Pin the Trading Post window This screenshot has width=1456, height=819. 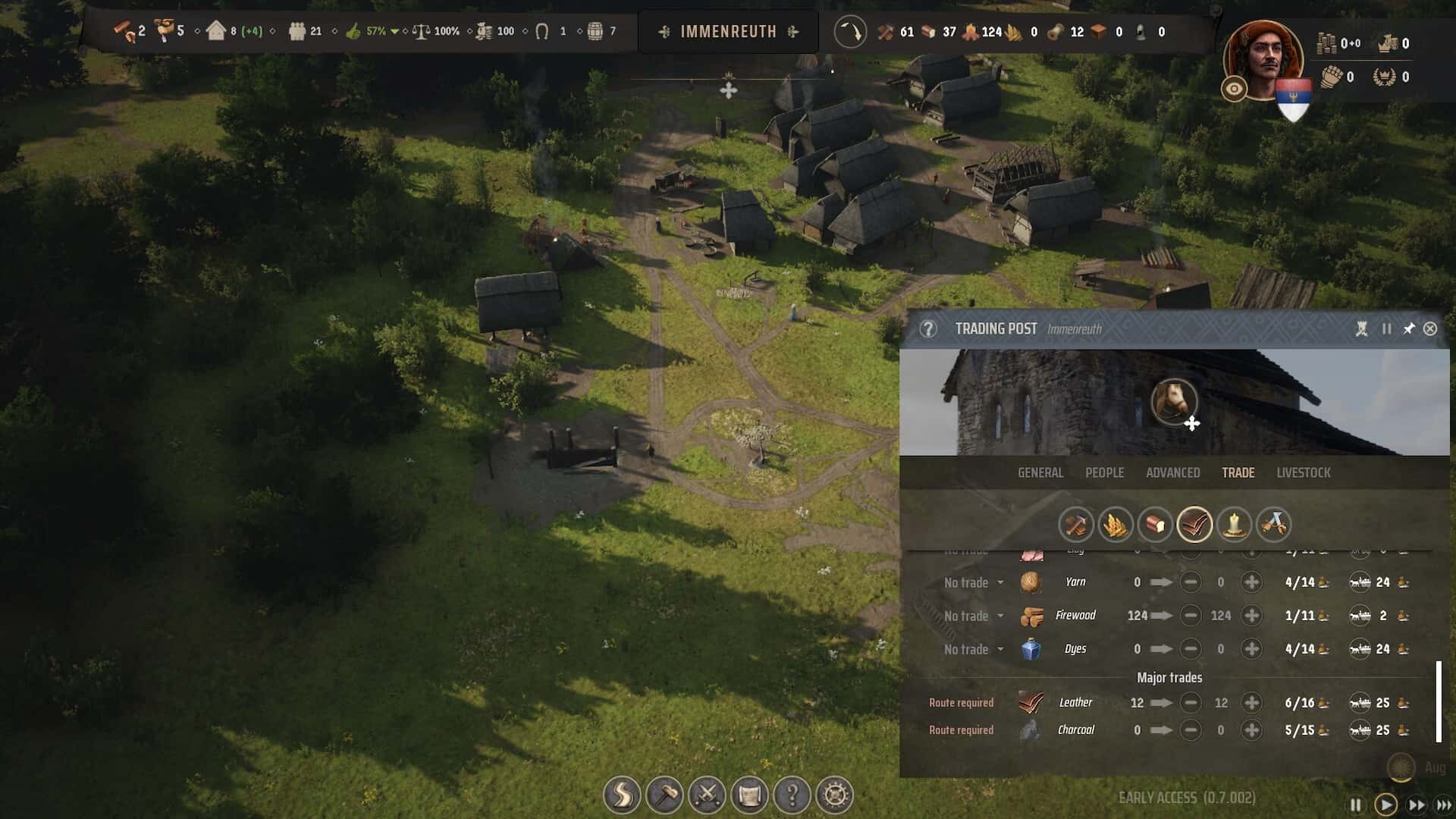pos(1408,329)
